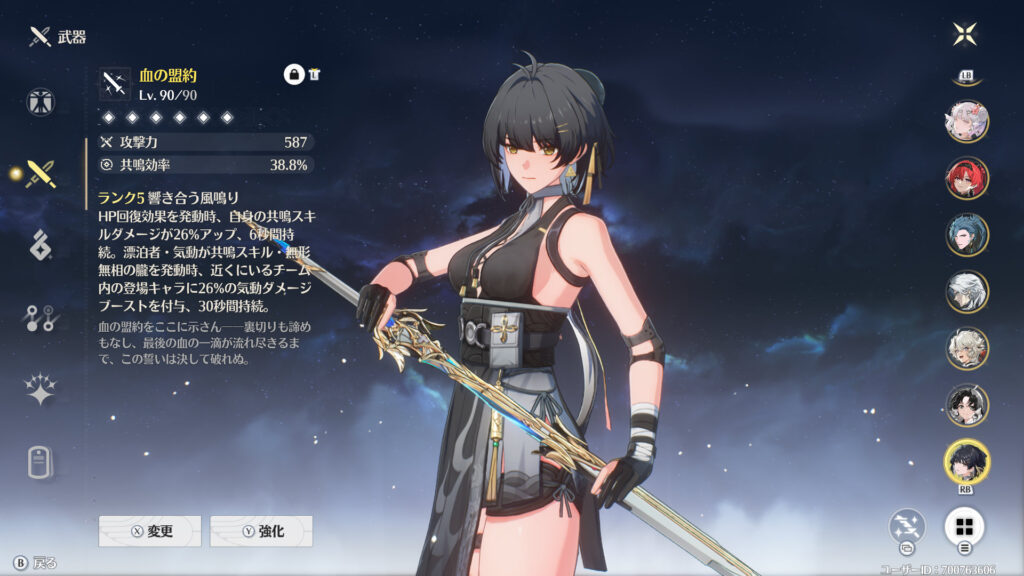Click the trash icon beside the lock

pyautogui.click(x=315, y=74)
